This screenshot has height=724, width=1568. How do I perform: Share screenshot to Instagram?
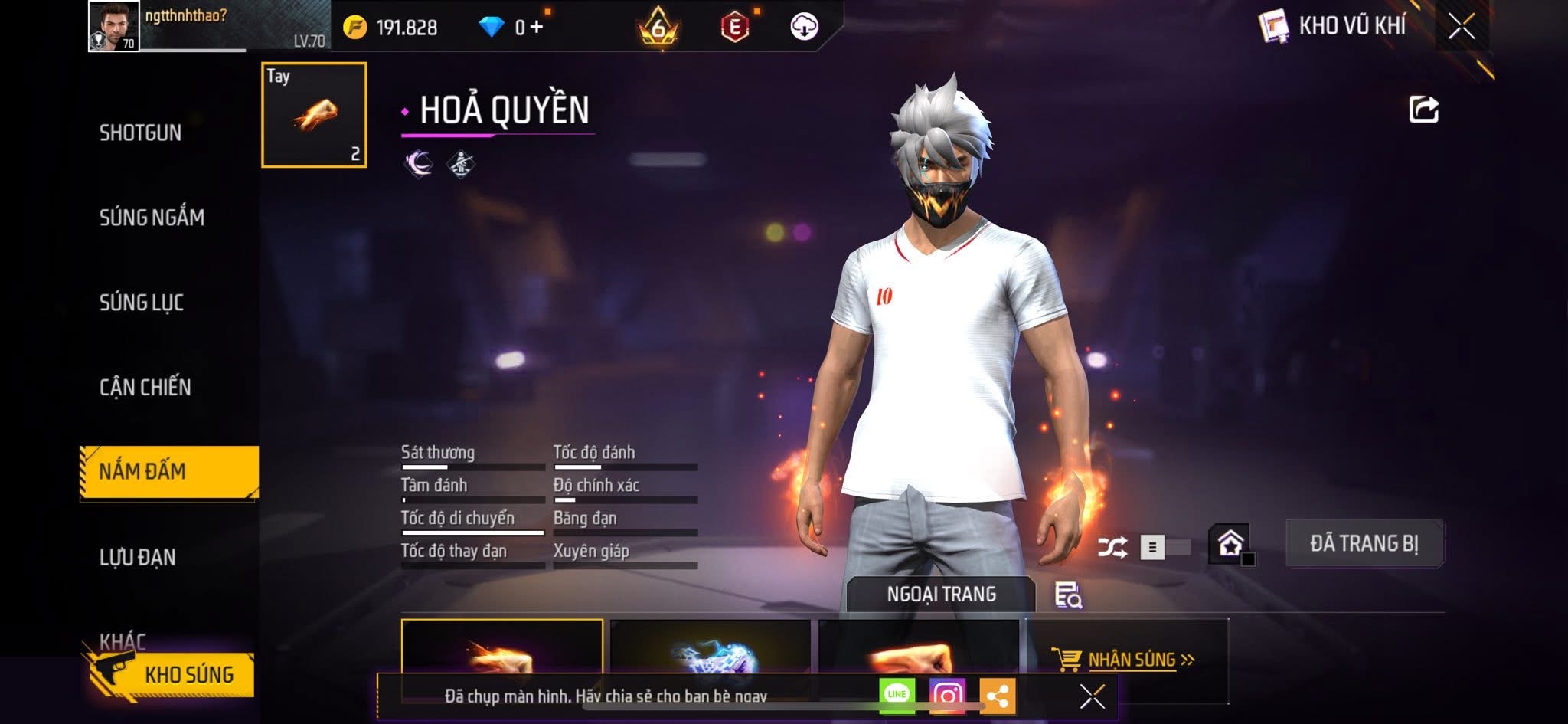(947, 695)
